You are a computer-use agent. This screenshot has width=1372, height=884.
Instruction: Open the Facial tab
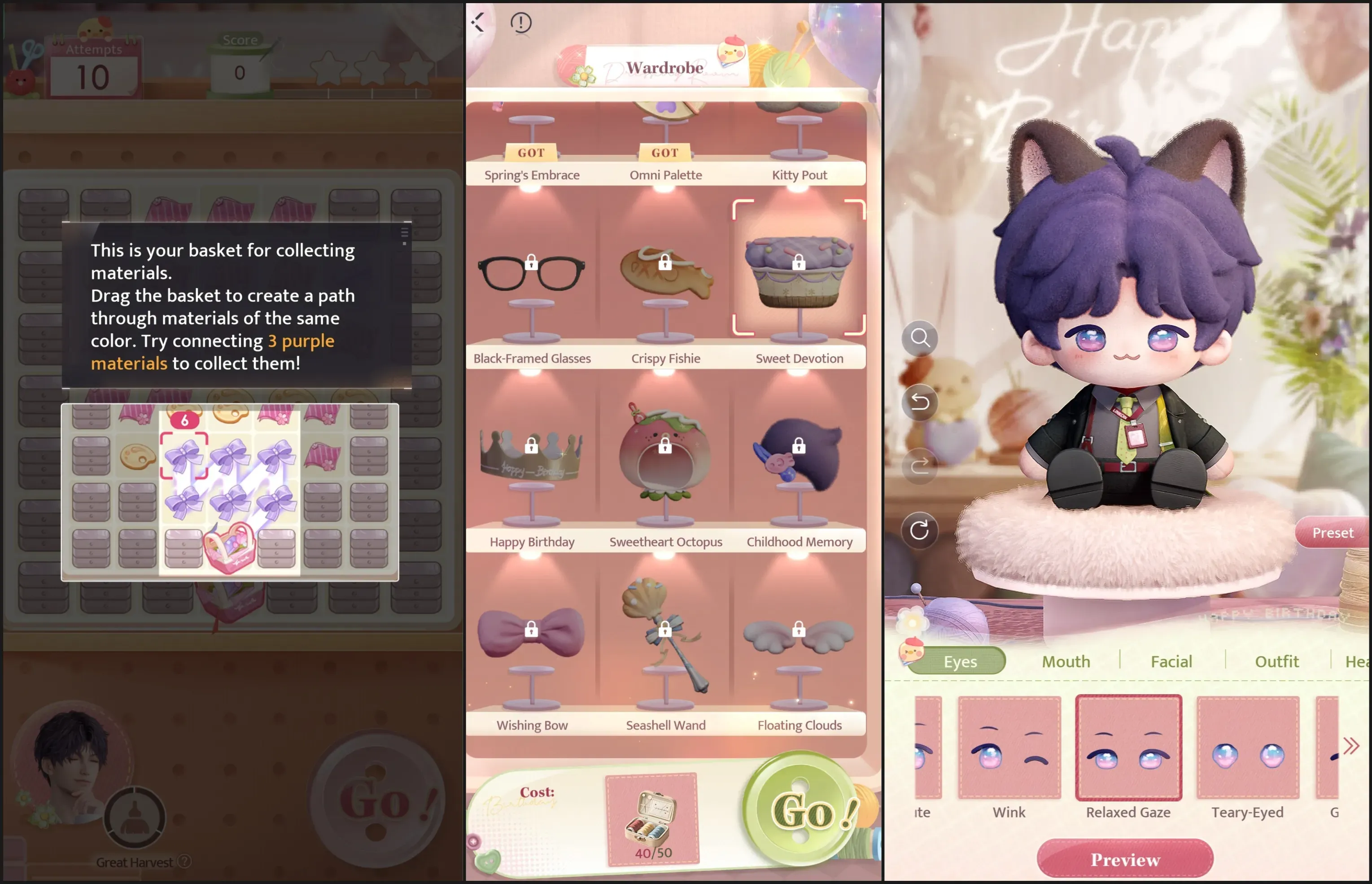tap(1171, 662)
